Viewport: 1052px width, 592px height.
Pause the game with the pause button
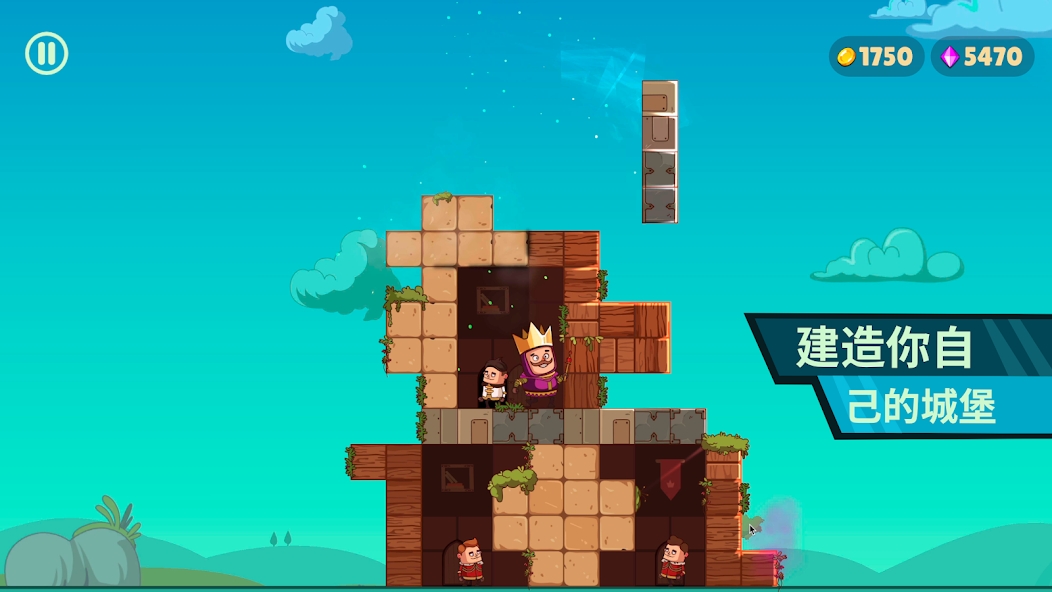point(46,53)
